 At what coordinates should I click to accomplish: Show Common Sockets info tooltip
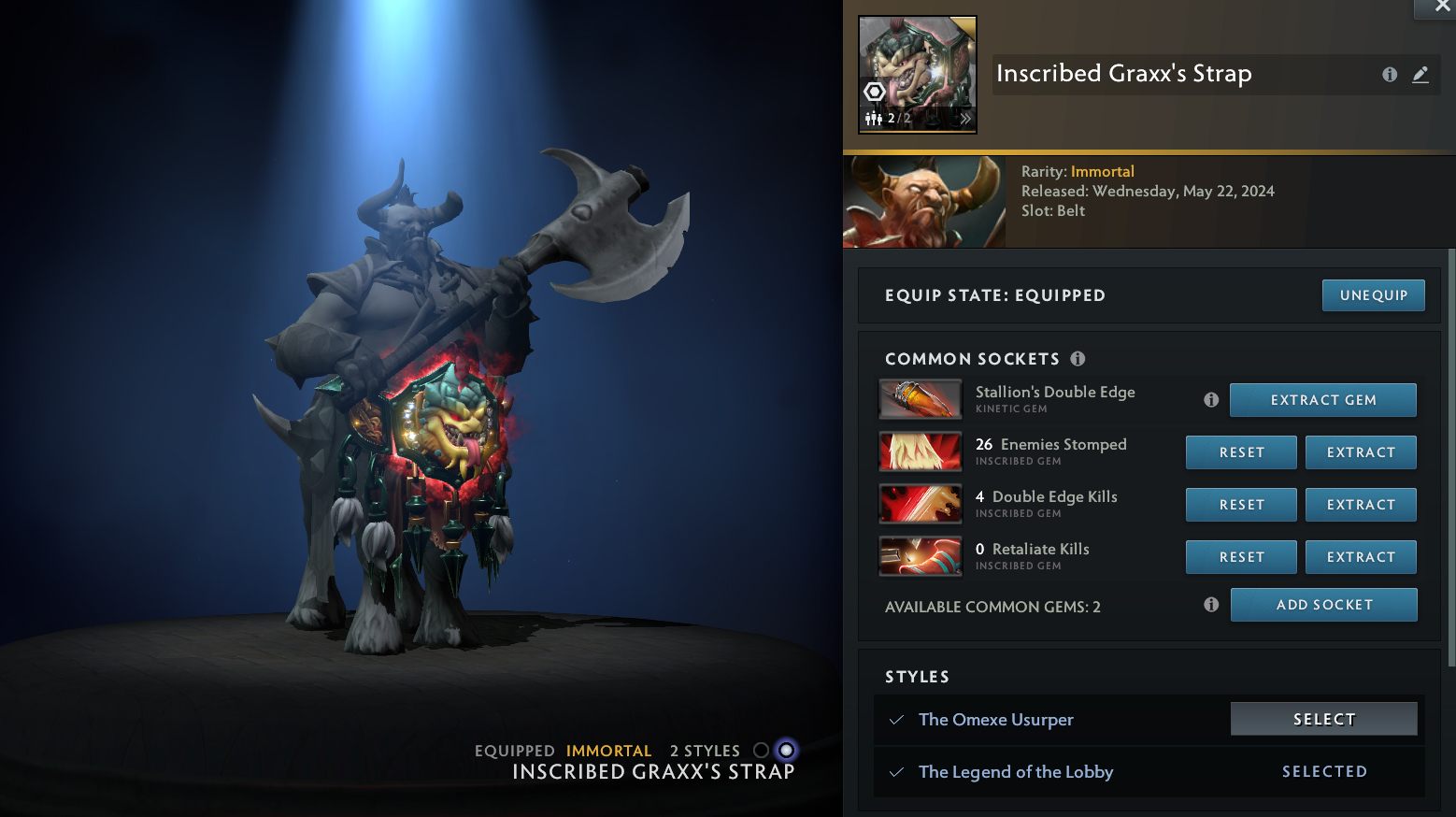1078,359
